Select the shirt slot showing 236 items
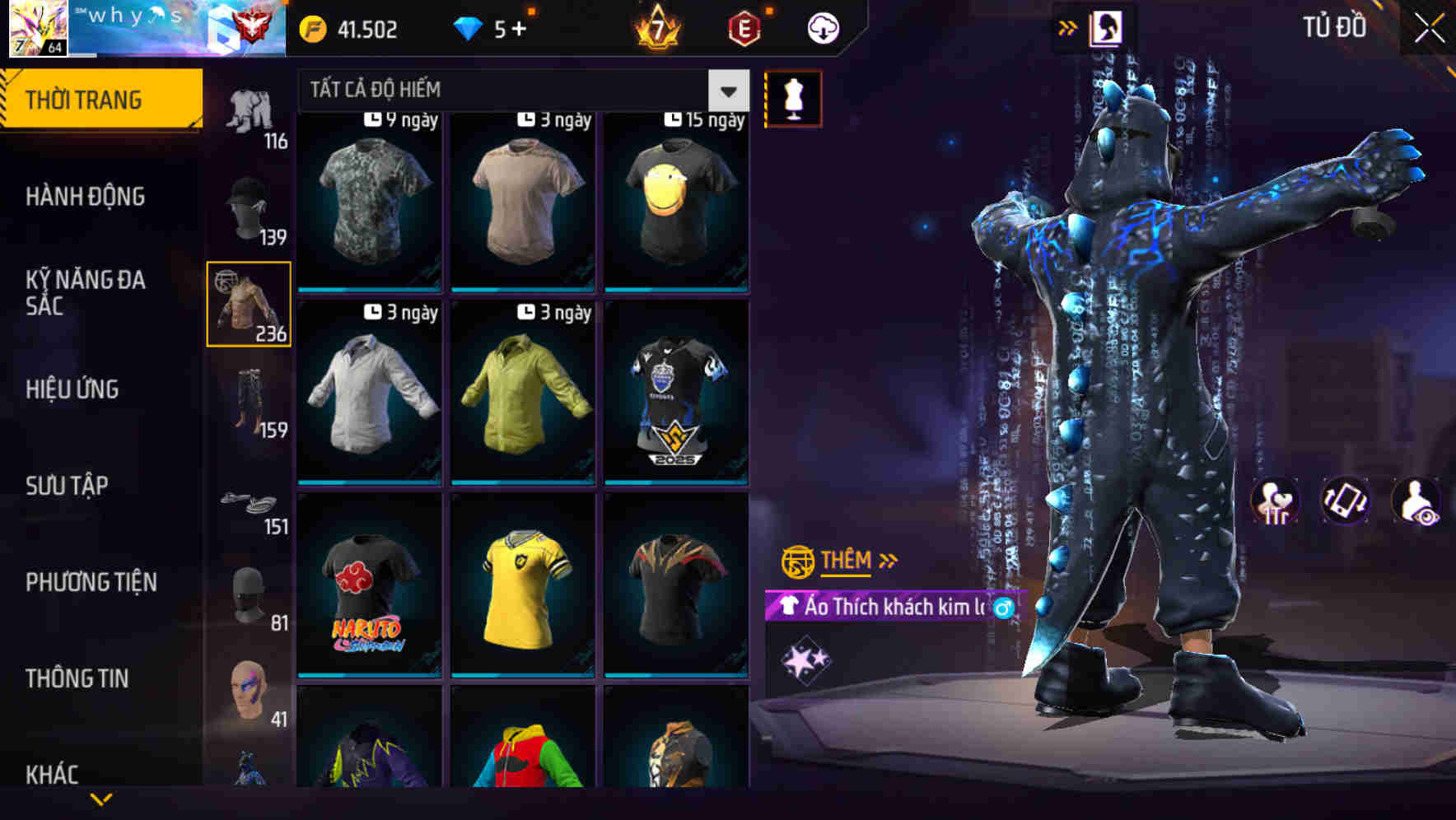Screen dimensions: 1456x820 click(249, 305)
